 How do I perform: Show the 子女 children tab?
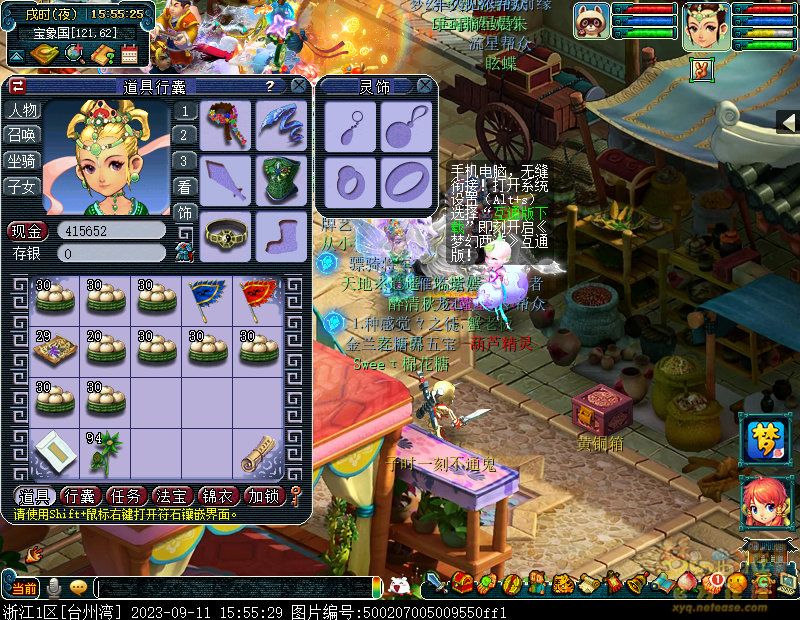22,186
